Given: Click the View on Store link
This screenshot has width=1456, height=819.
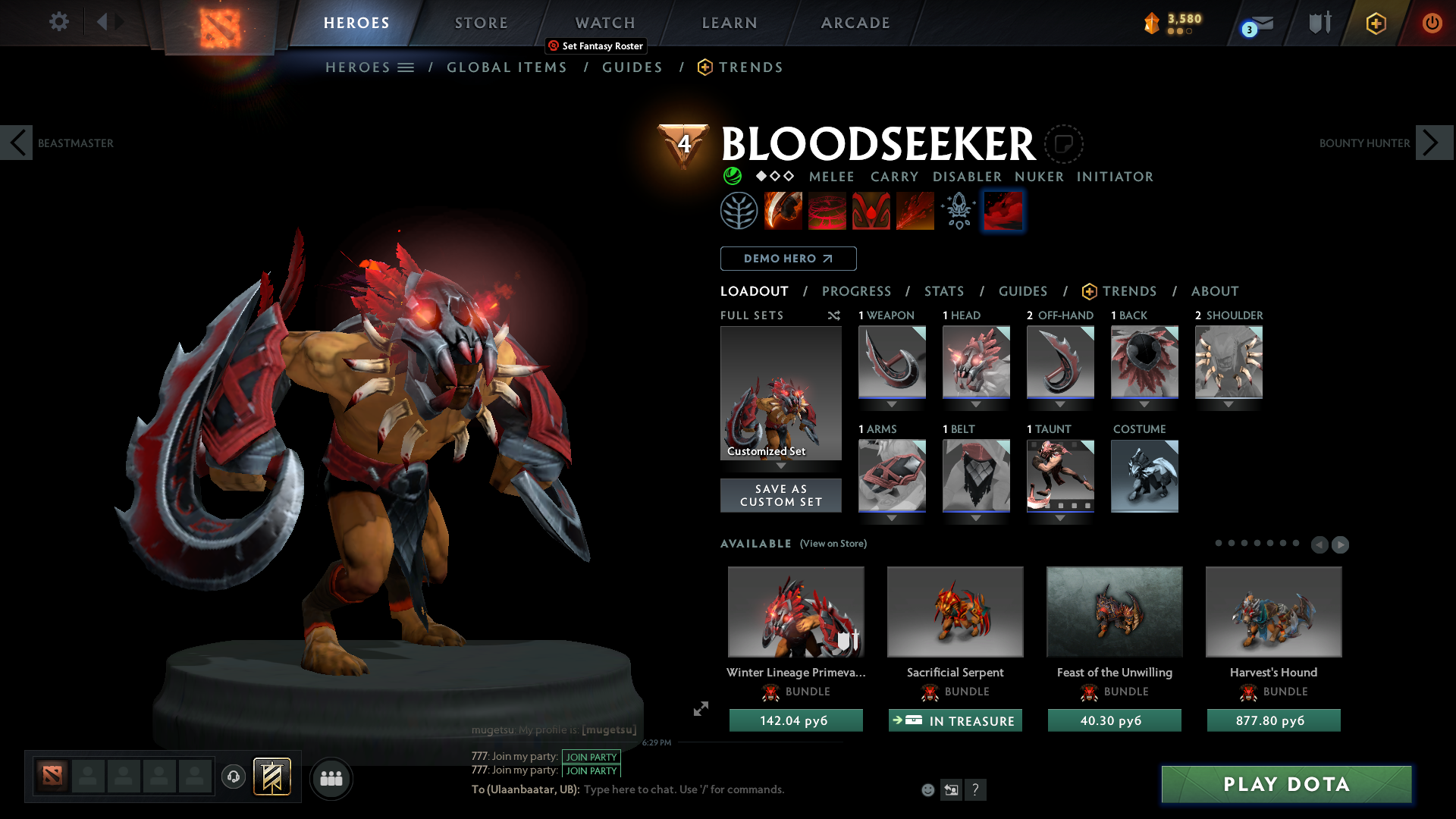Looking at the screenshot, I should (x=833, y=544).
